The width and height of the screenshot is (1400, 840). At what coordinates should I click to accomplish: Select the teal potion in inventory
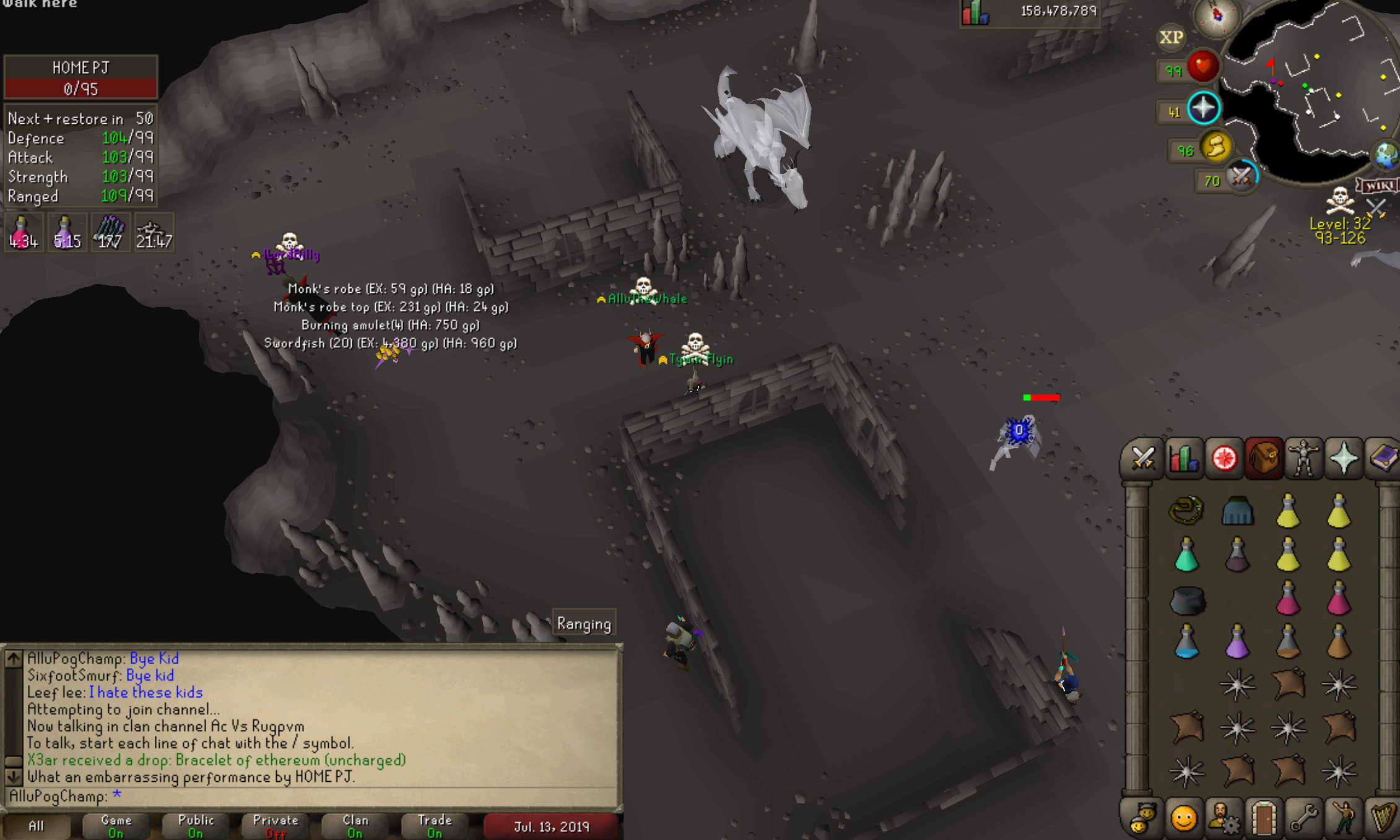click(x=1186, y=555)
